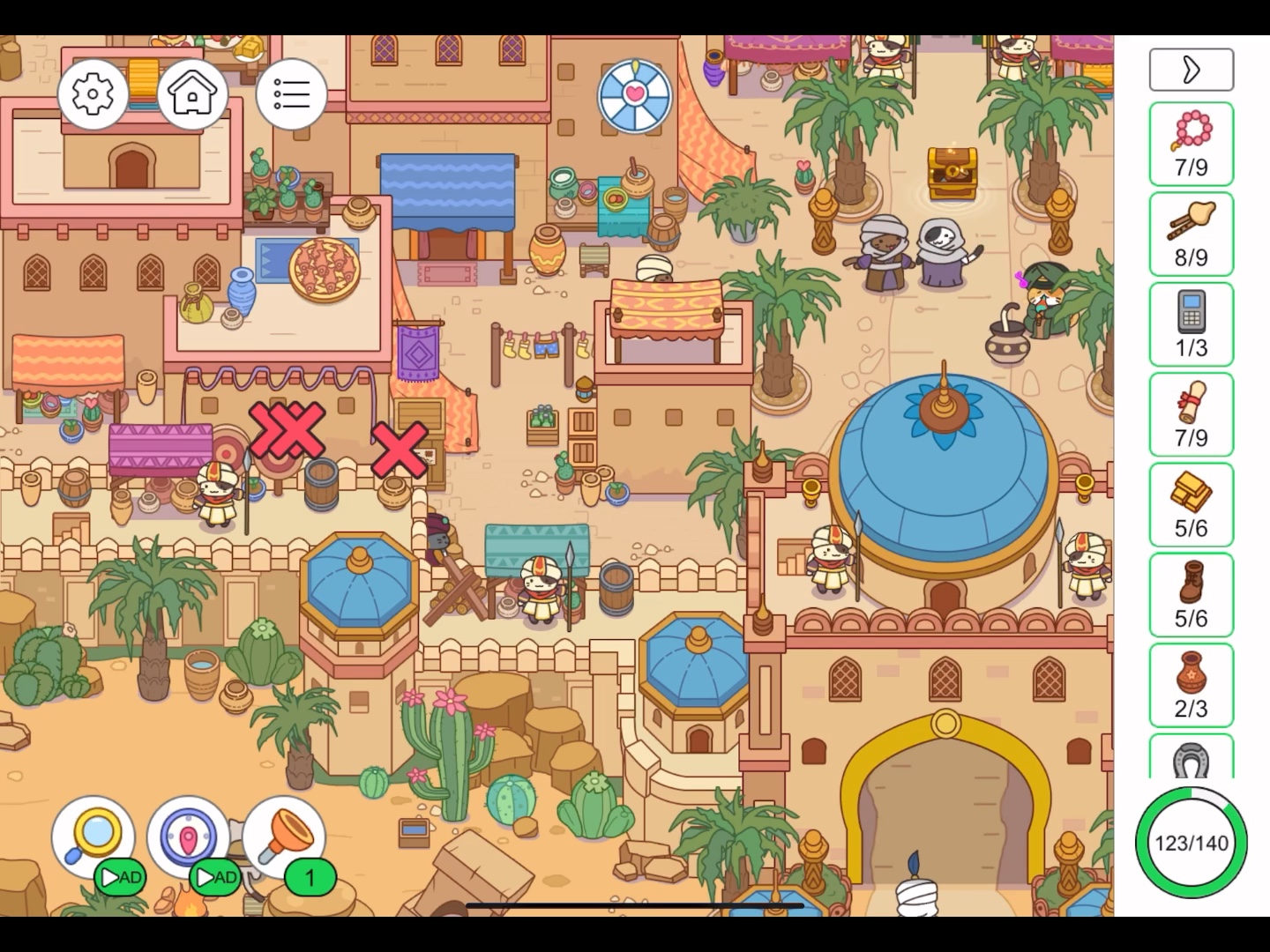1270x952 pixels.
Task: Select the mobile phone item 1/3
Action: click(1191, 324)
